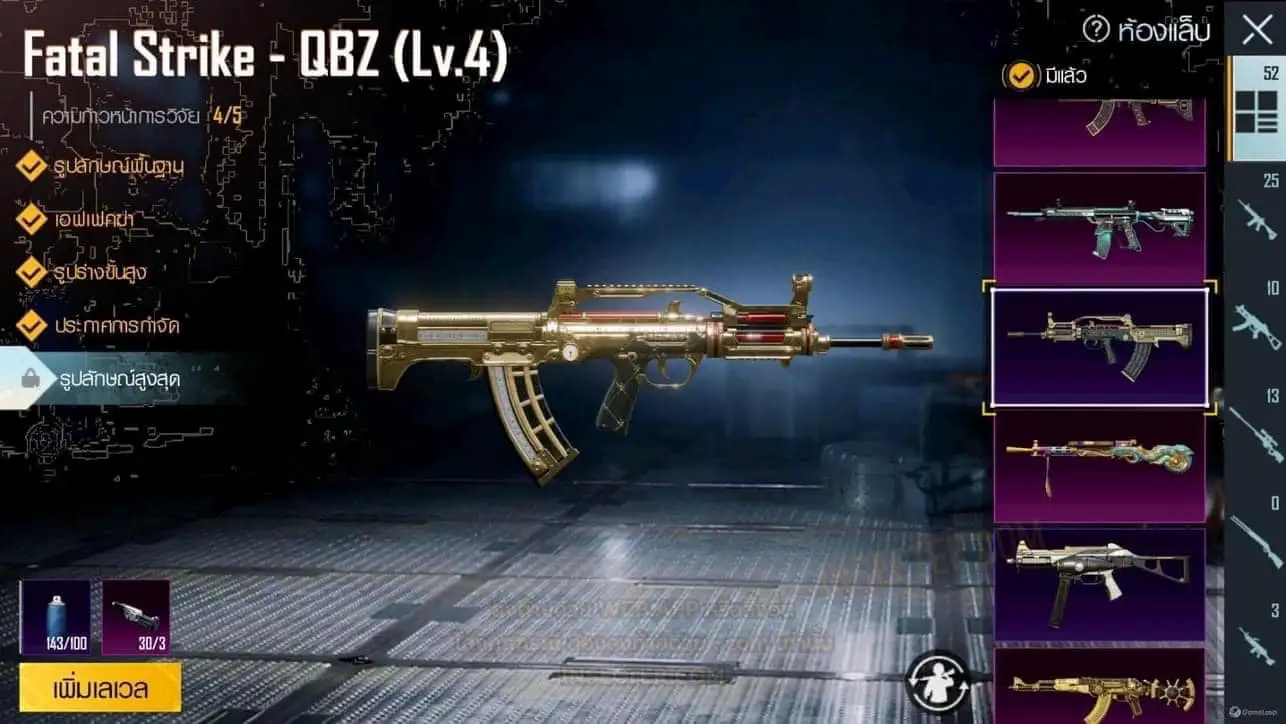Select the gold QBZ skin thumbnail

1099,346
